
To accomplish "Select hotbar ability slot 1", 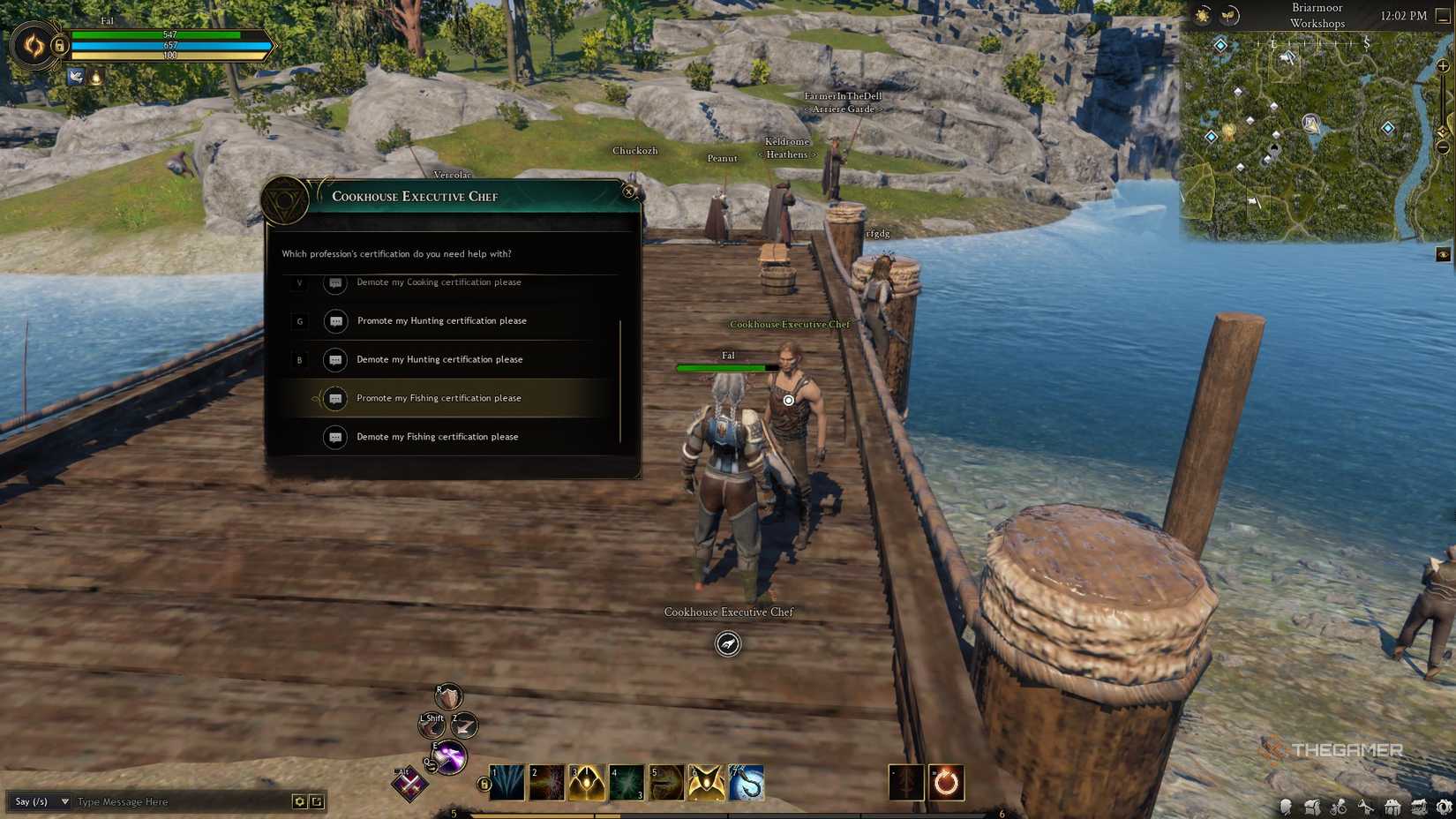I will point(506,782).
